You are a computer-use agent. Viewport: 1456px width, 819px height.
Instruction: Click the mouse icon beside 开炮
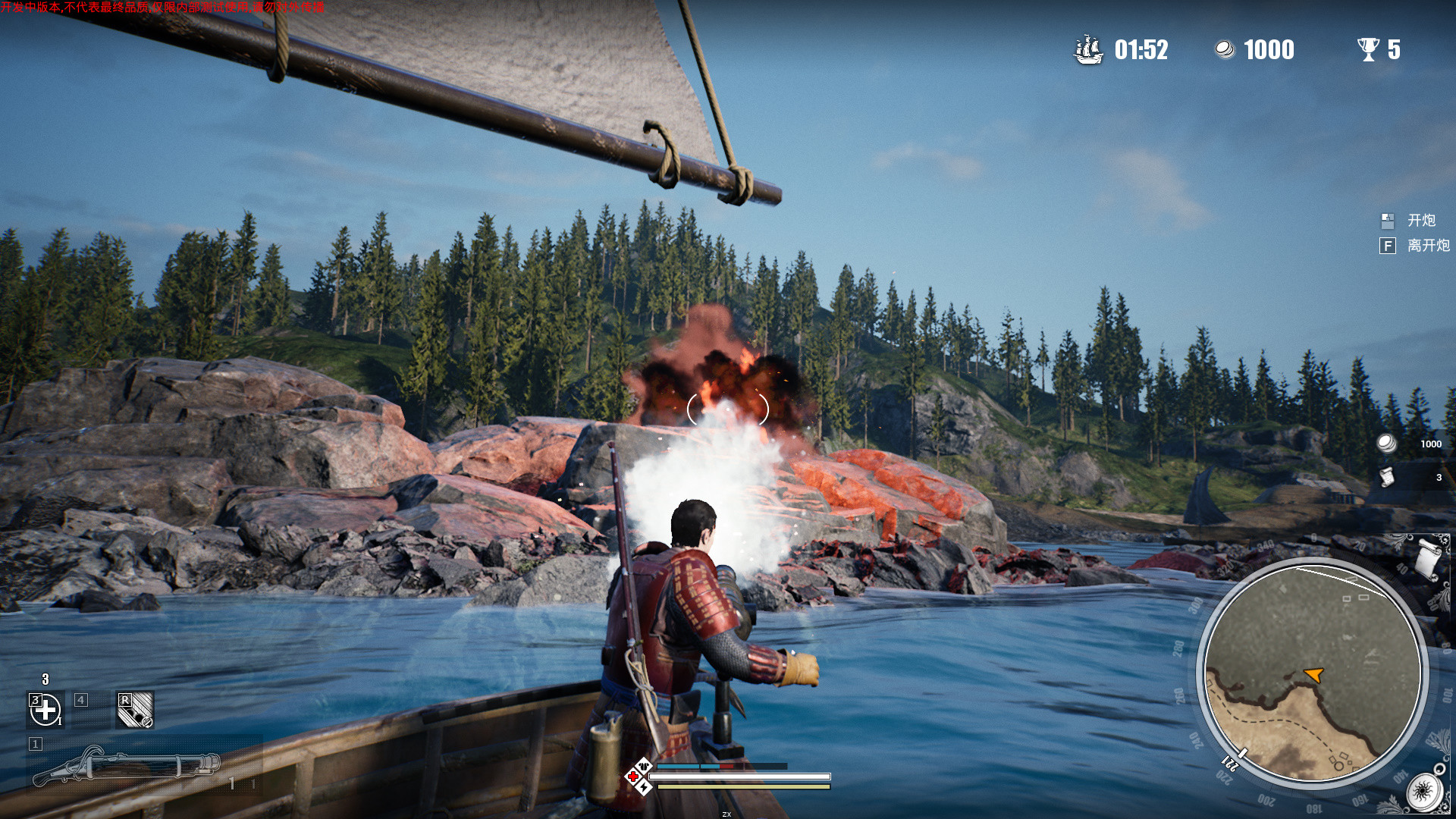(1387, 221)
